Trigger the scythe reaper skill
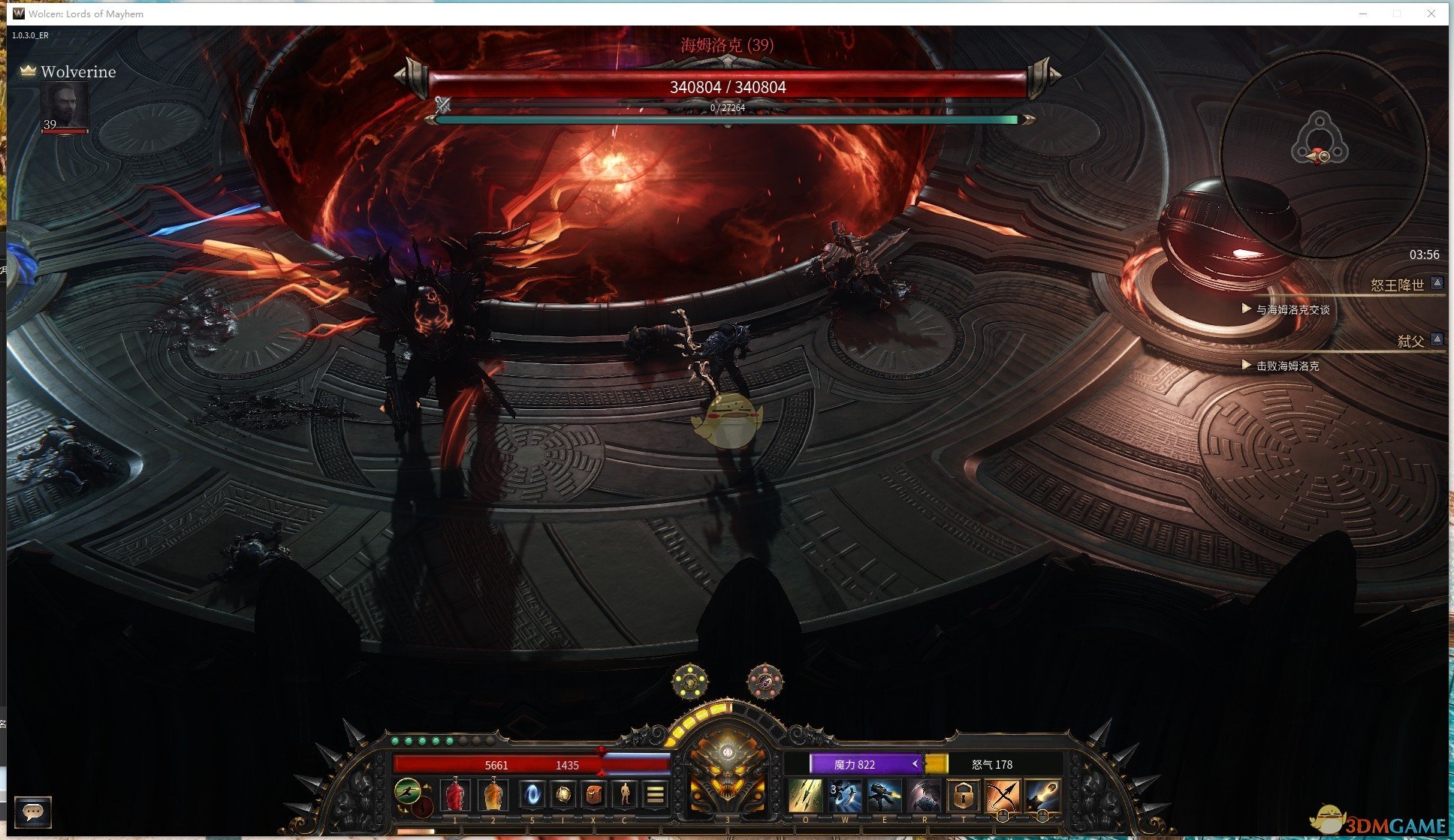This screenshot has width=1454, height=840. click(x=924, y=796)
